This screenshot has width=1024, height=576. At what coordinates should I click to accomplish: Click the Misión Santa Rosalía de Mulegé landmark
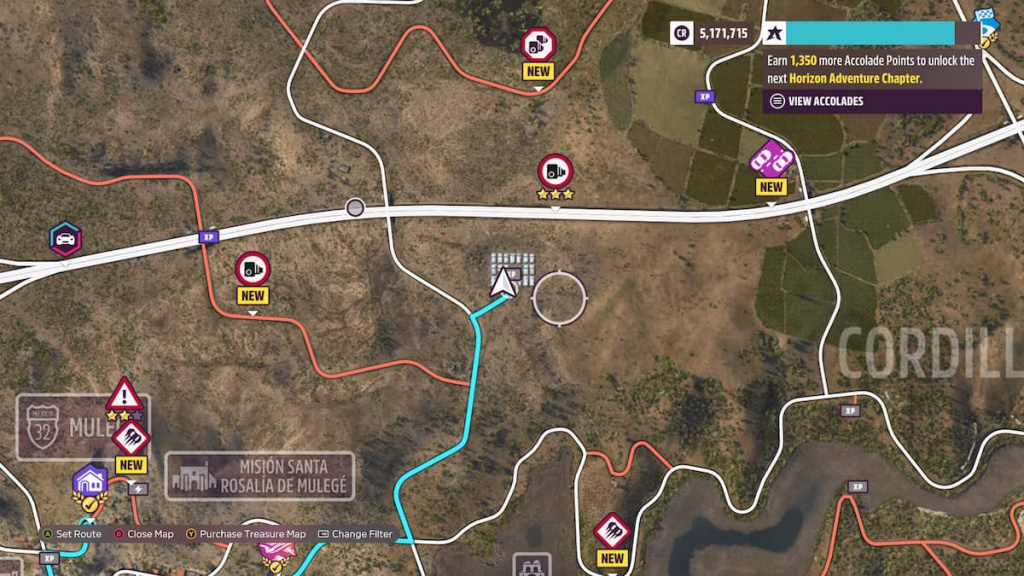point(260,475)
